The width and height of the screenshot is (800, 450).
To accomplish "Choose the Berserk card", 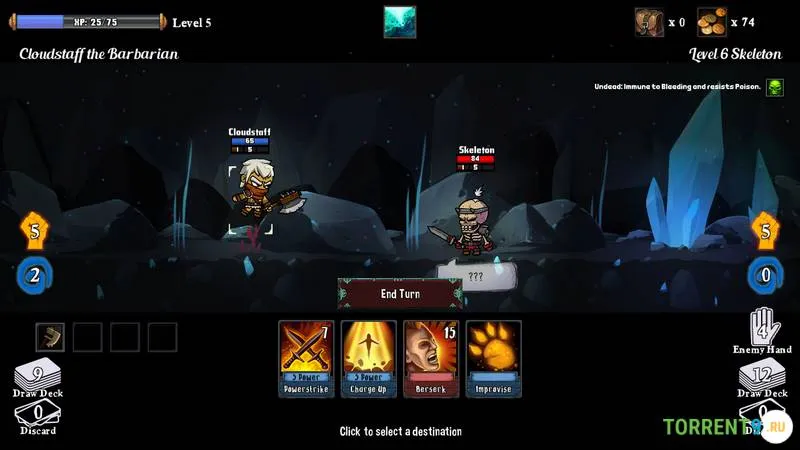I will click(x=431, y=358).
